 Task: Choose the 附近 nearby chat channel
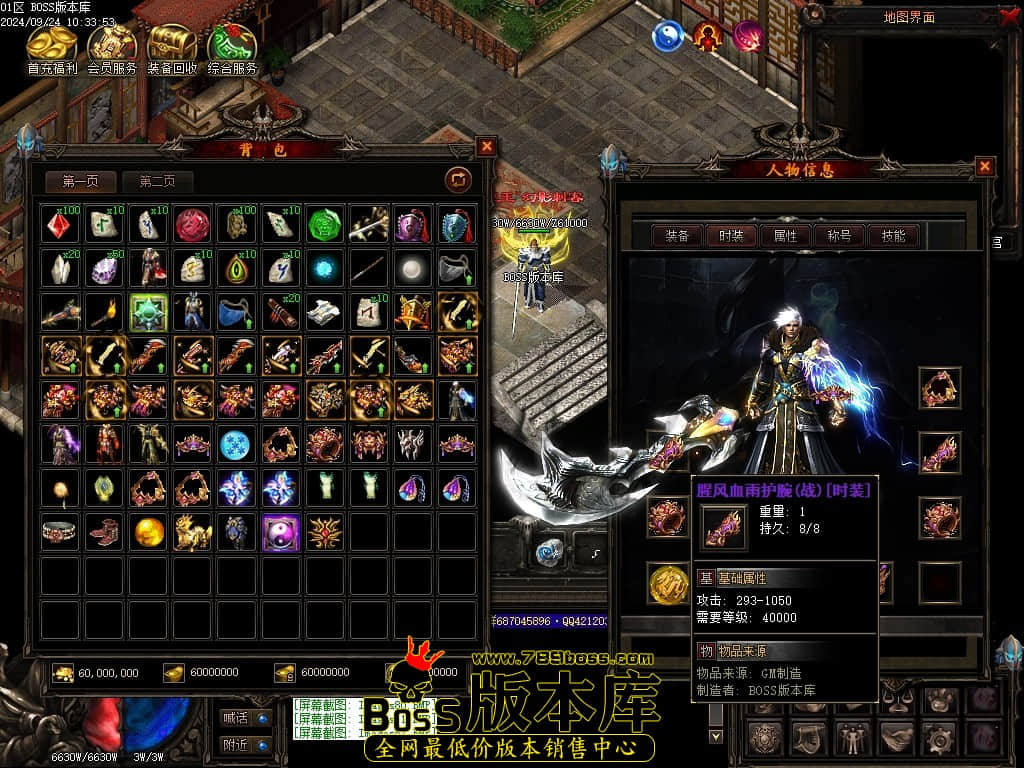pos(246,745)
